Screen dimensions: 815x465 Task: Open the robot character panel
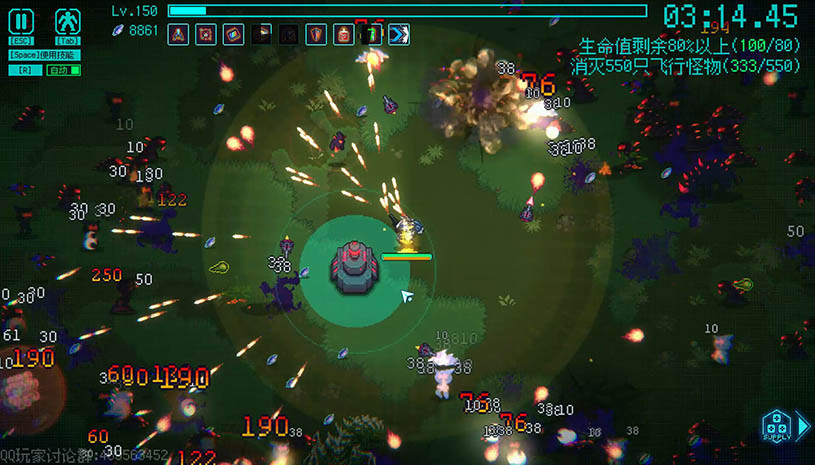pos(67,20)
